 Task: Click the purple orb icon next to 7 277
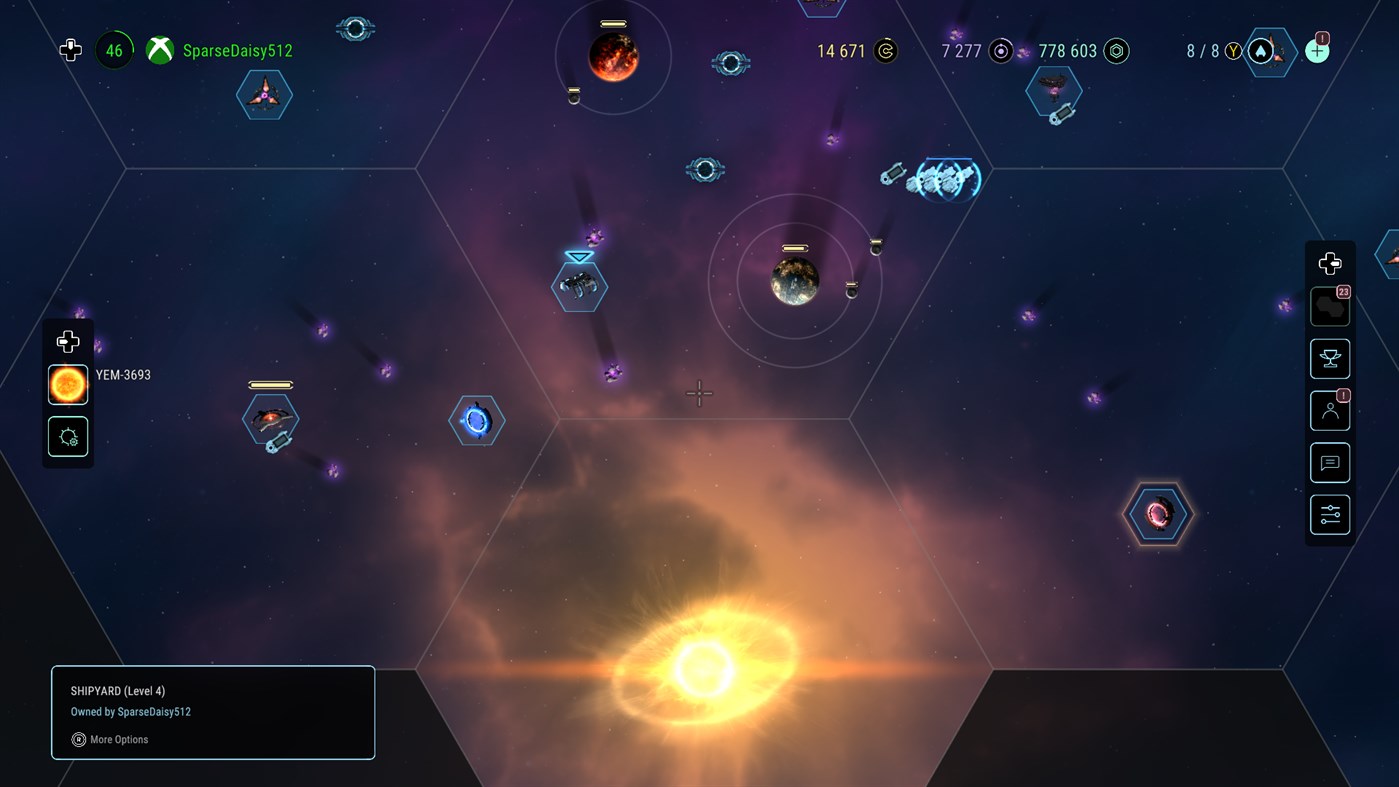pyautogui.click(x=1000, y=50)
